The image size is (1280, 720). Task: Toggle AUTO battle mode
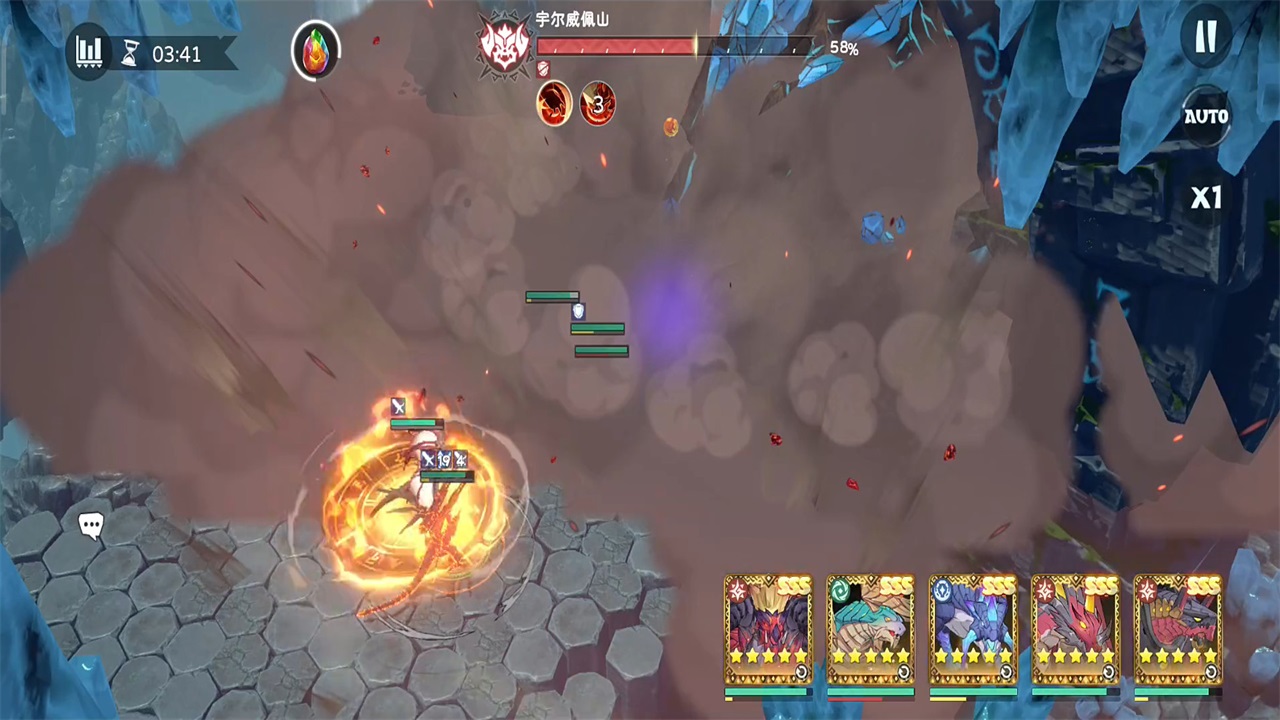(1206, 117)
